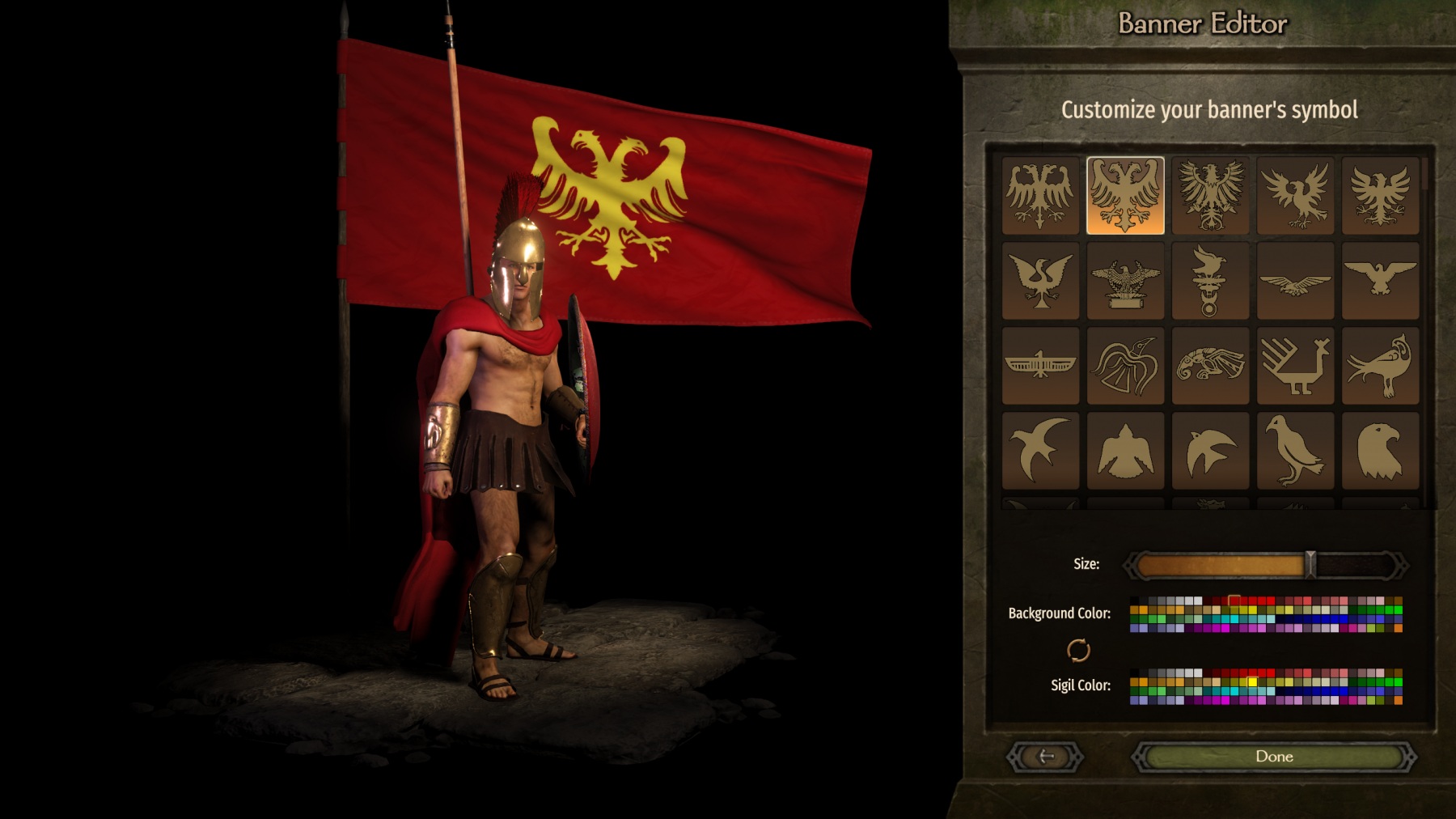
Task: Confirm banner with the Done button
Action: [x=1274, y=757]
